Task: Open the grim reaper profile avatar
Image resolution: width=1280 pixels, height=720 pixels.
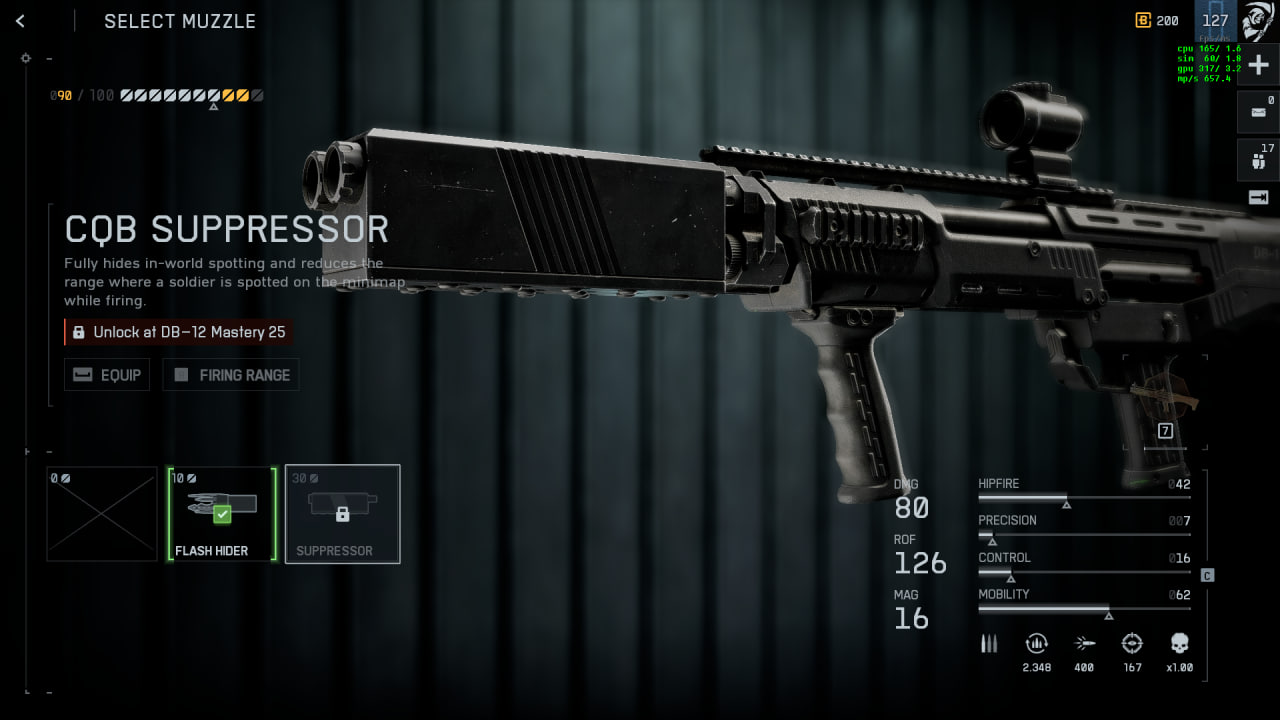Action: coord(1258,20)
